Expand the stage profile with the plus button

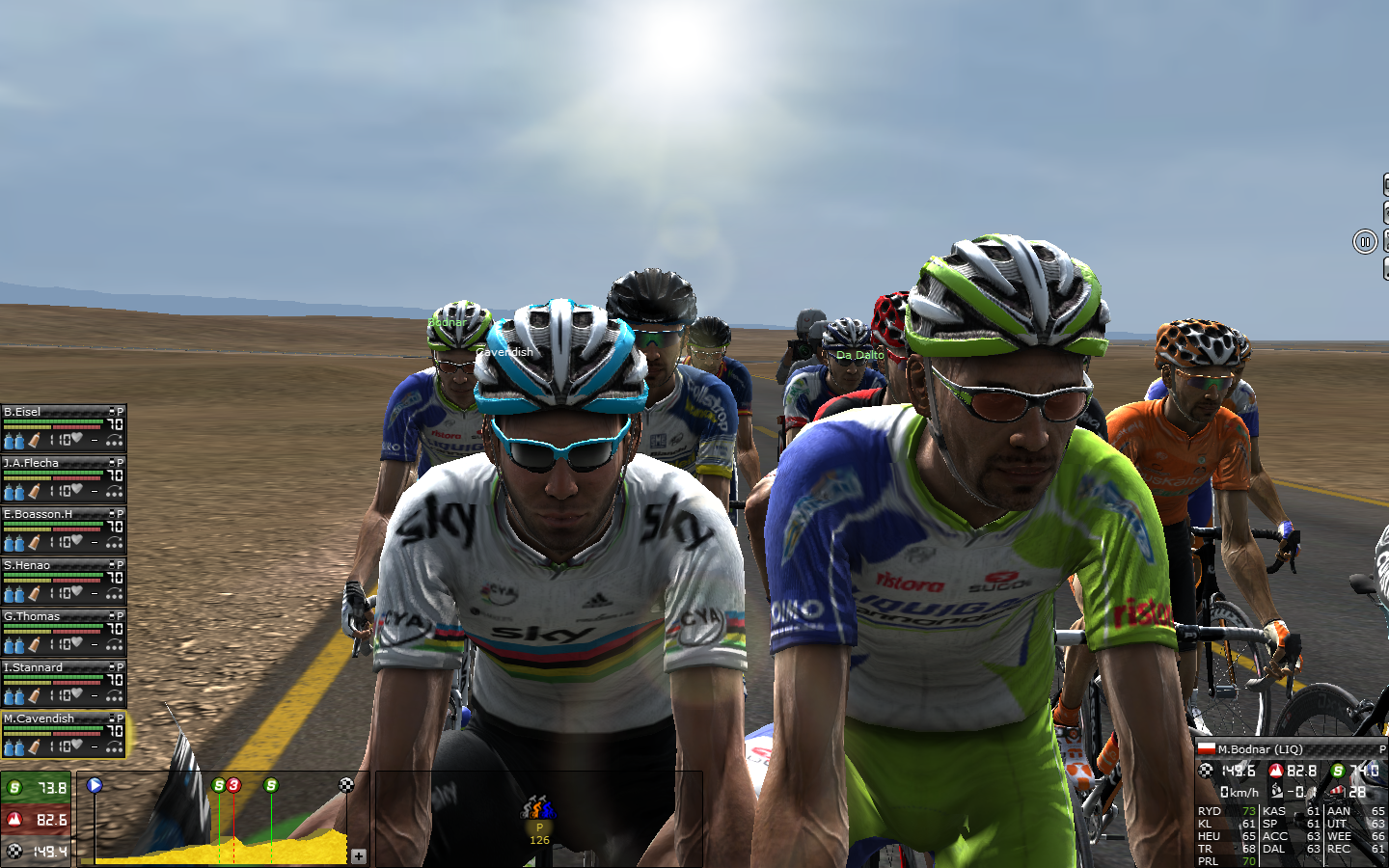(359, 855)
